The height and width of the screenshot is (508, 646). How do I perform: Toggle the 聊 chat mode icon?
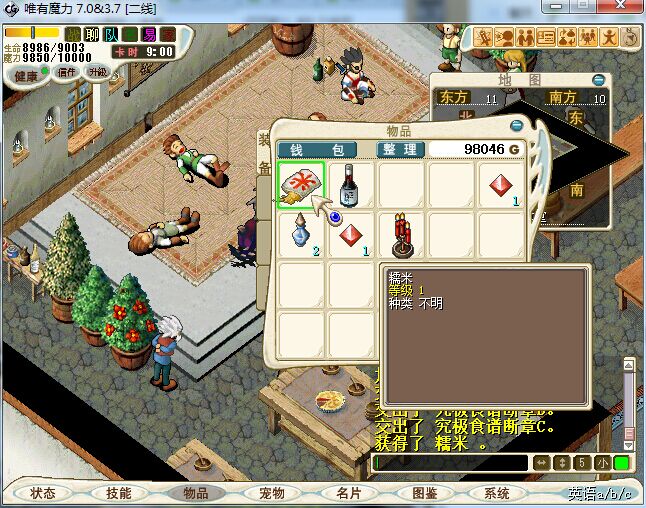92,34
